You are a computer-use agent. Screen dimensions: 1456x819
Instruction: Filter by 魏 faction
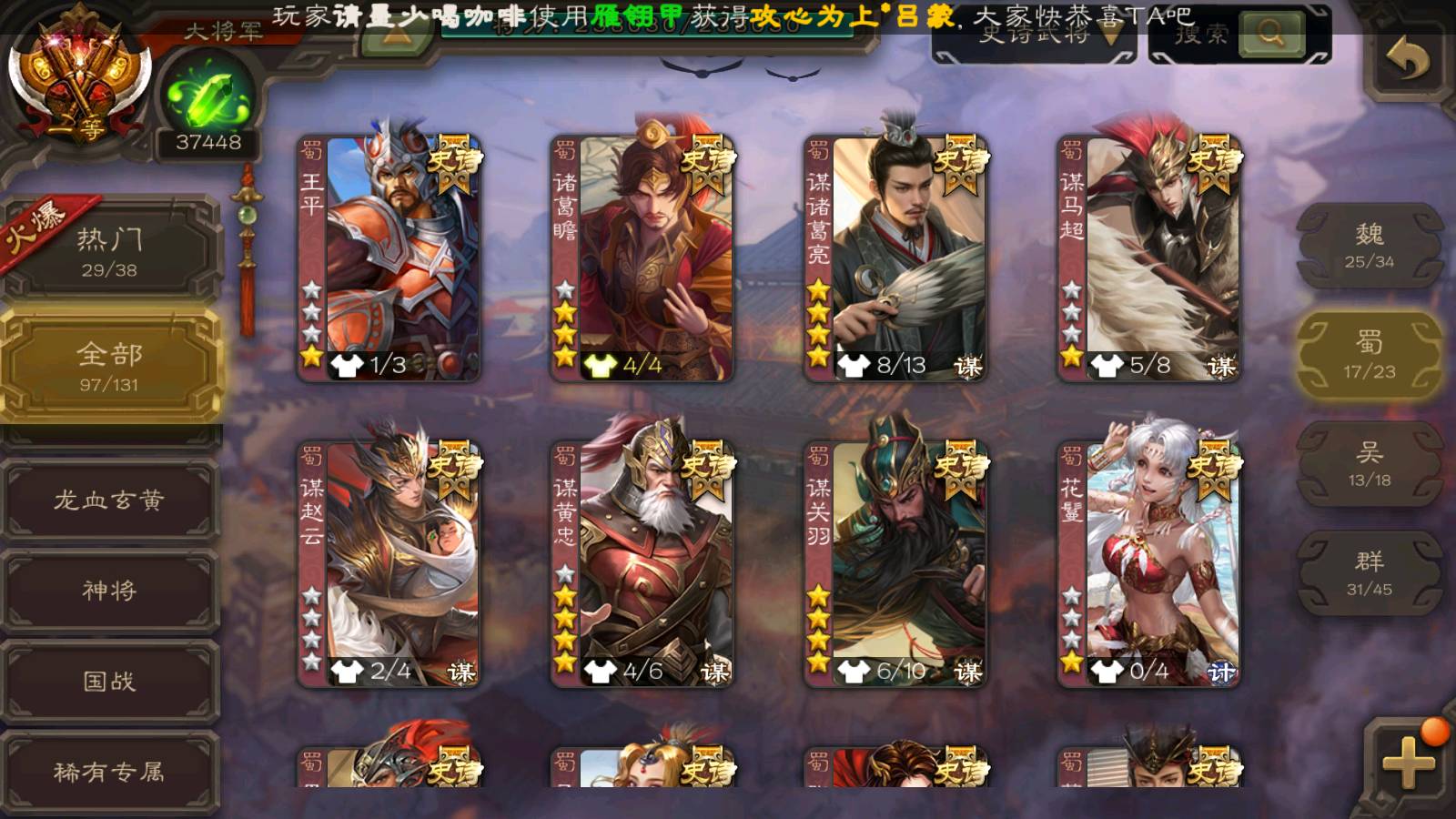click(x=1369, y=246)
